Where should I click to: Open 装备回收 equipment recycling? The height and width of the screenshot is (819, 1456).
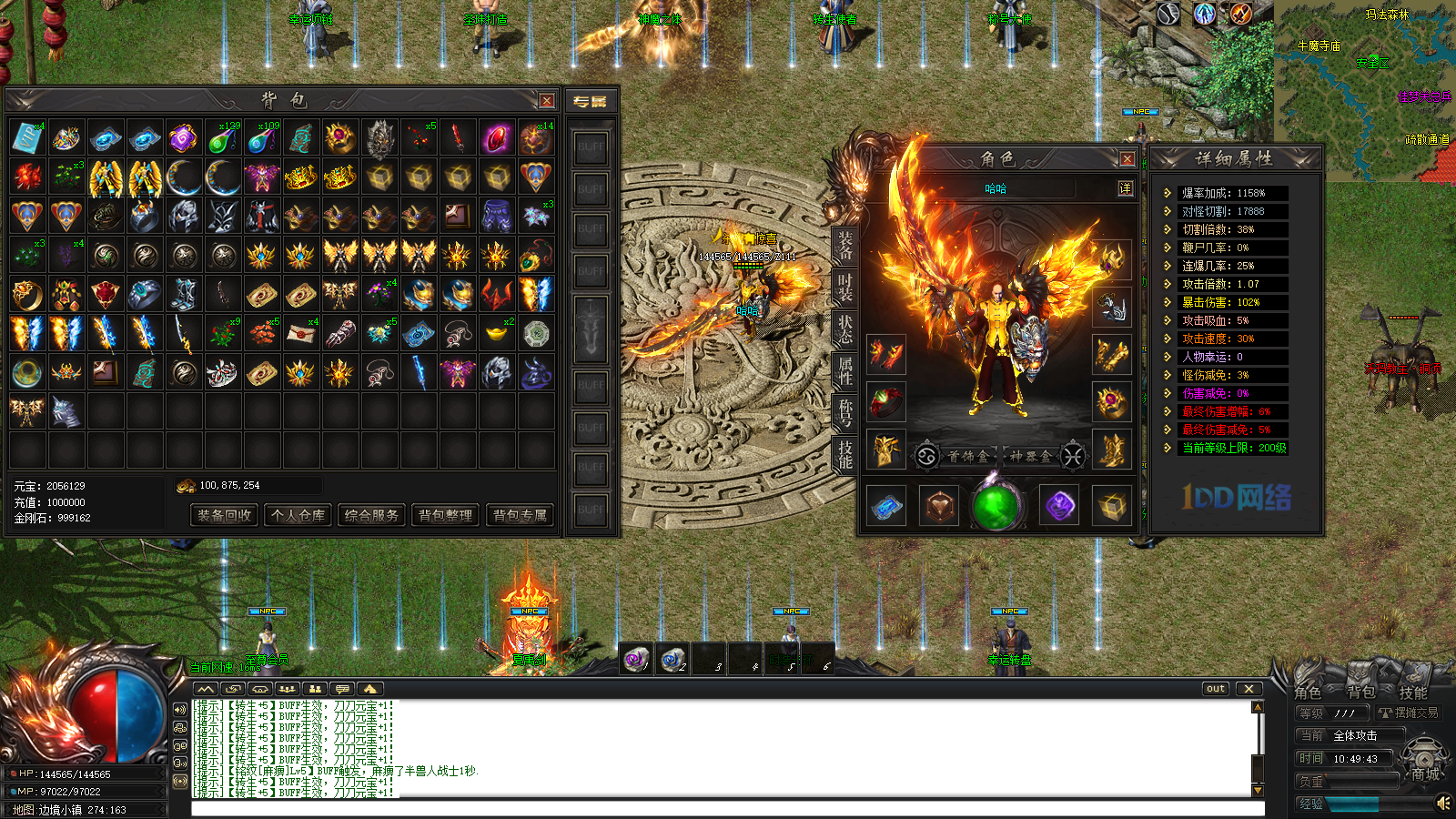224,515
